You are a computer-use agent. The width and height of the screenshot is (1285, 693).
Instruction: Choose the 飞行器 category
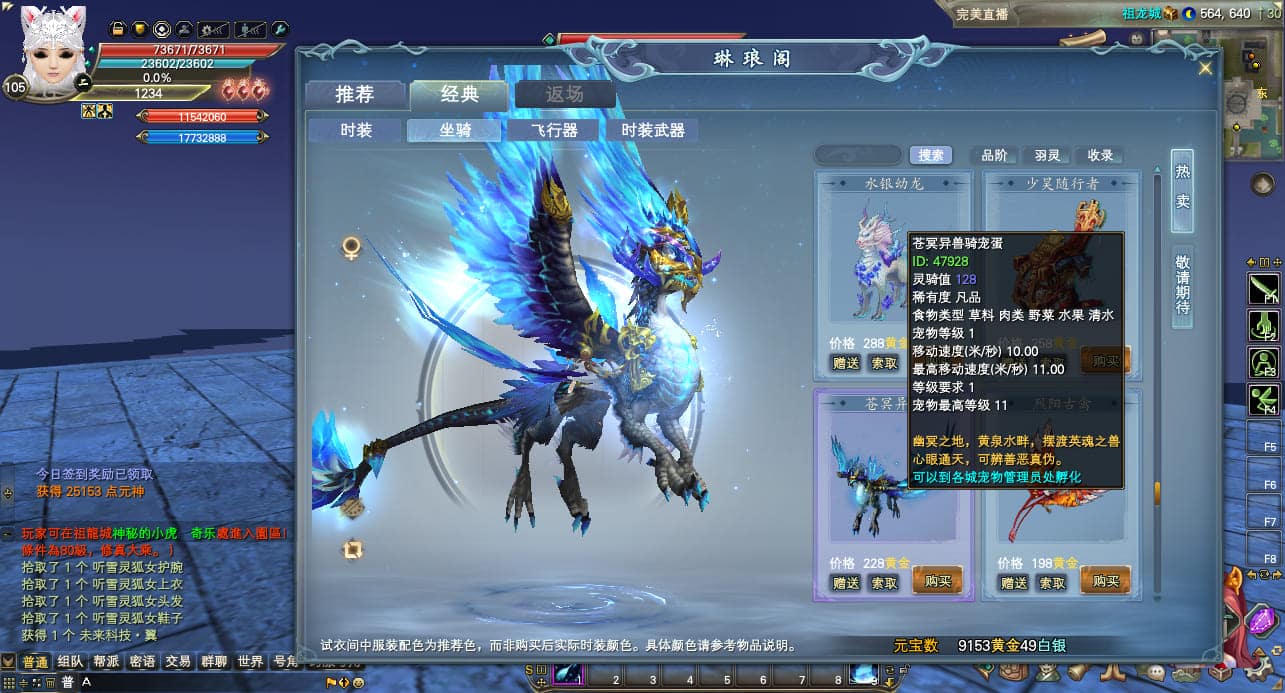tap(554, 130)
